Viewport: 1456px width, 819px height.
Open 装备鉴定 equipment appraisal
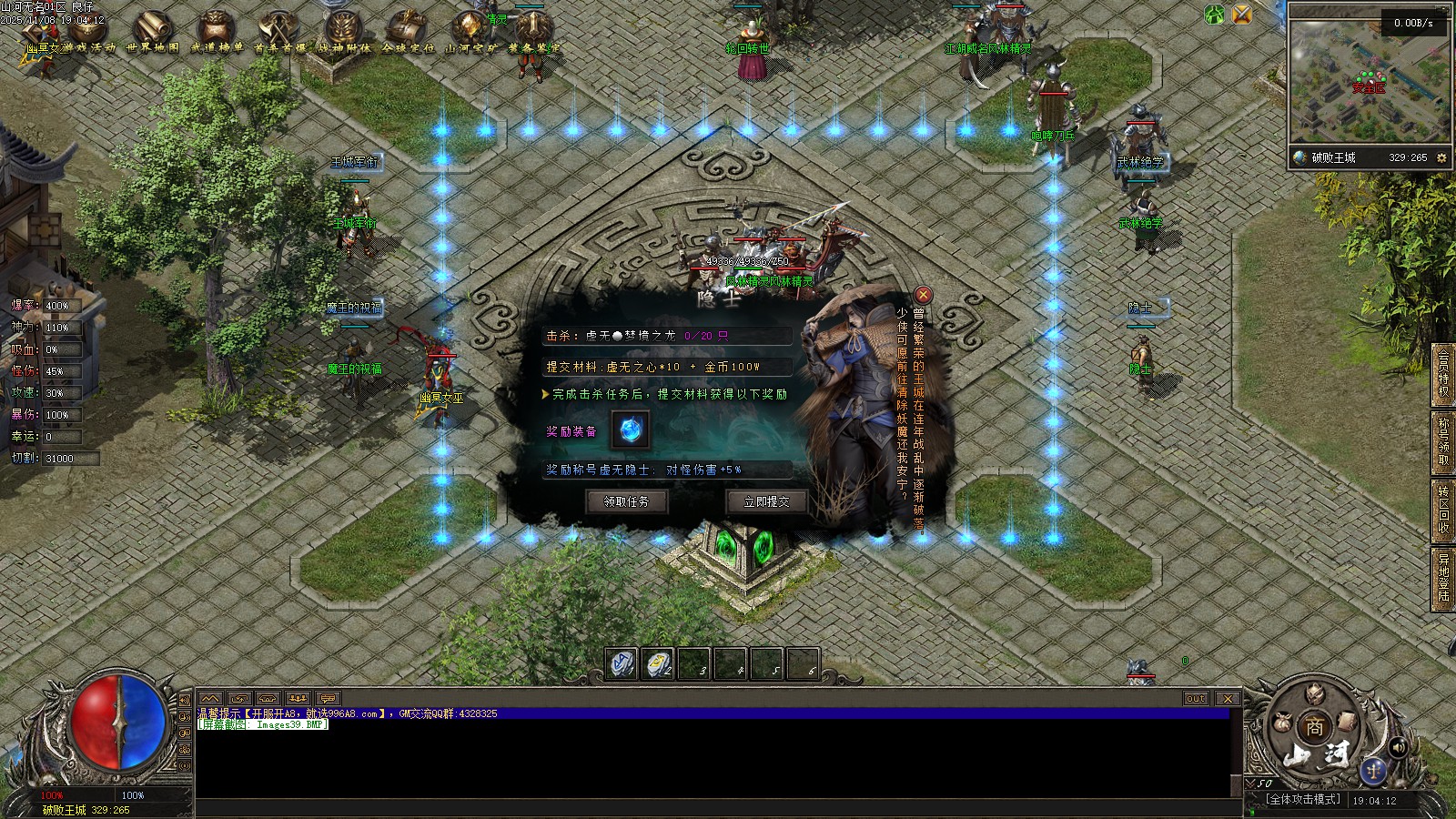[x=533, y=31]
